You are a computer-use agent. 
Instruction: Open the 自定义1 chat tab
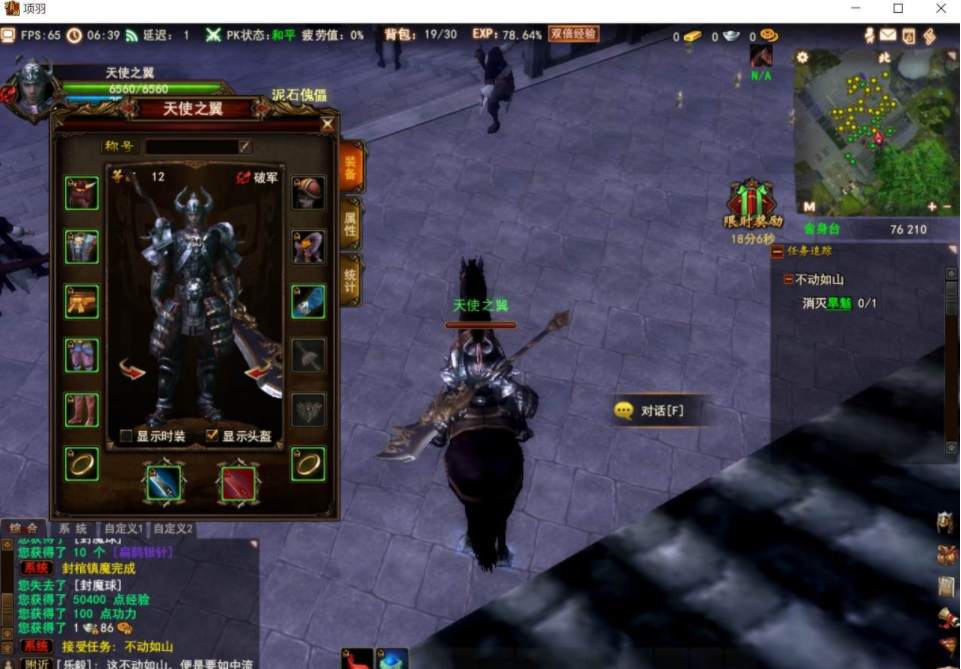click(x=124, y=528)
